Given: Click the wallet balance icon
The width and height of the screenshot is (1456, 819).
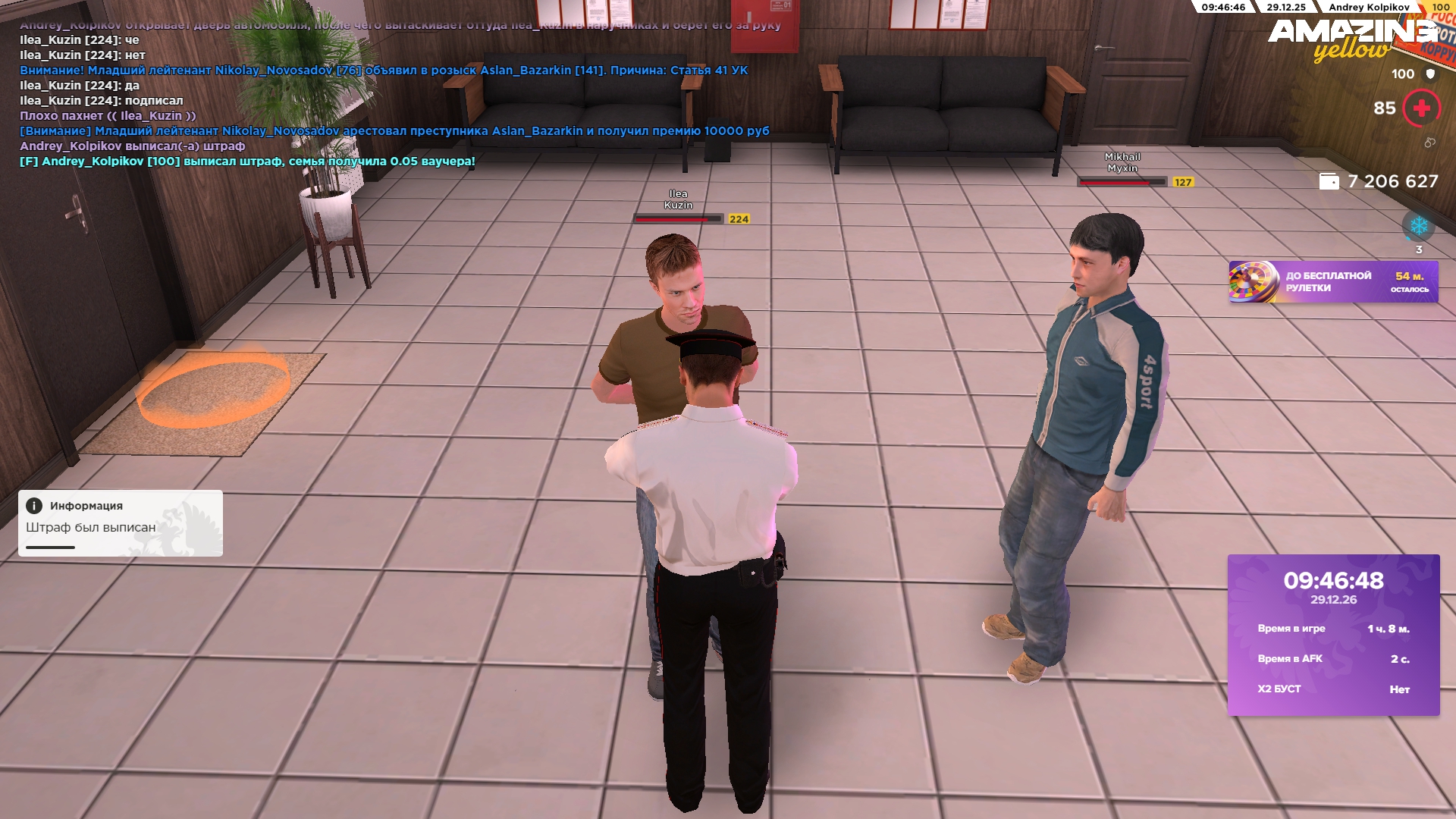Looking at the screenshot, I should 1329,182.
